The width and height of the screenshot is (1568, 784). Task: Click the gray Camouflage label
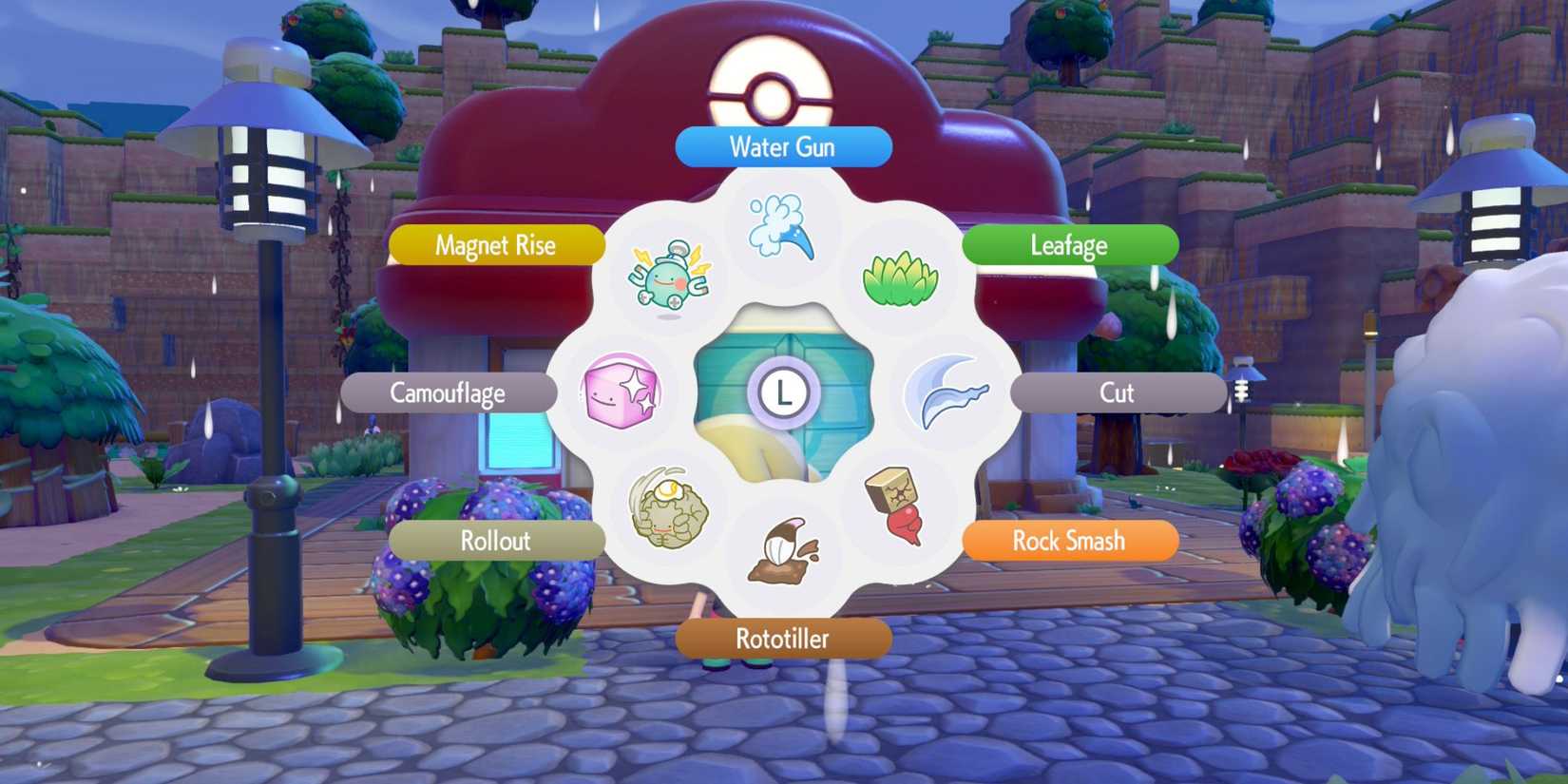click(x=449, y=392)
